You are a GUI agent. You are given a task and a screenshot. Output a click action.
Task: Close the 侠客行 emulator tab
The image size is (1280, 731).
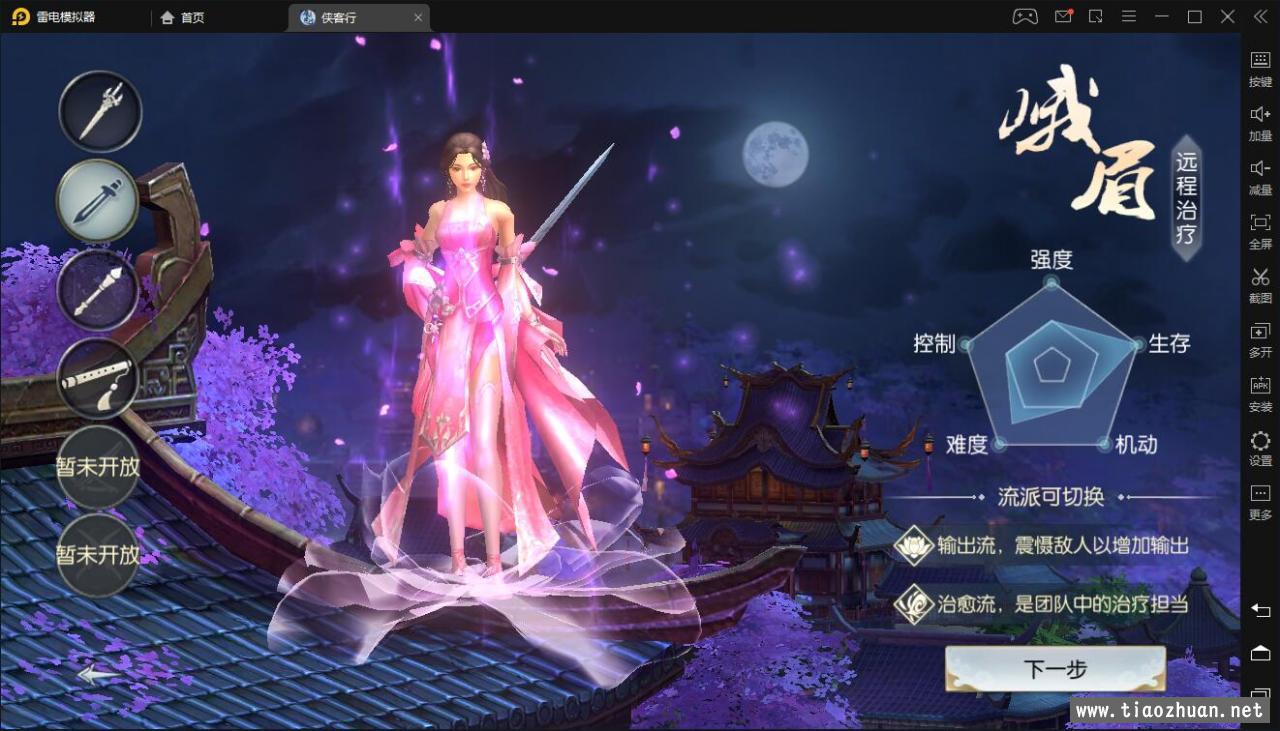[418, 17]
